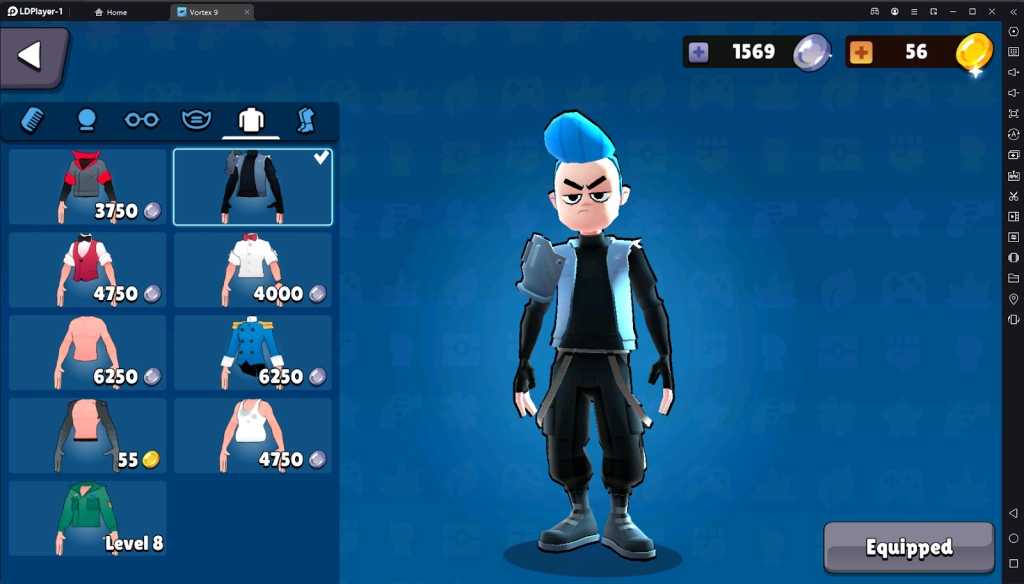Pick the white tank top for 4750
This screenshot has width=1024, height=584.
[253, 436]
